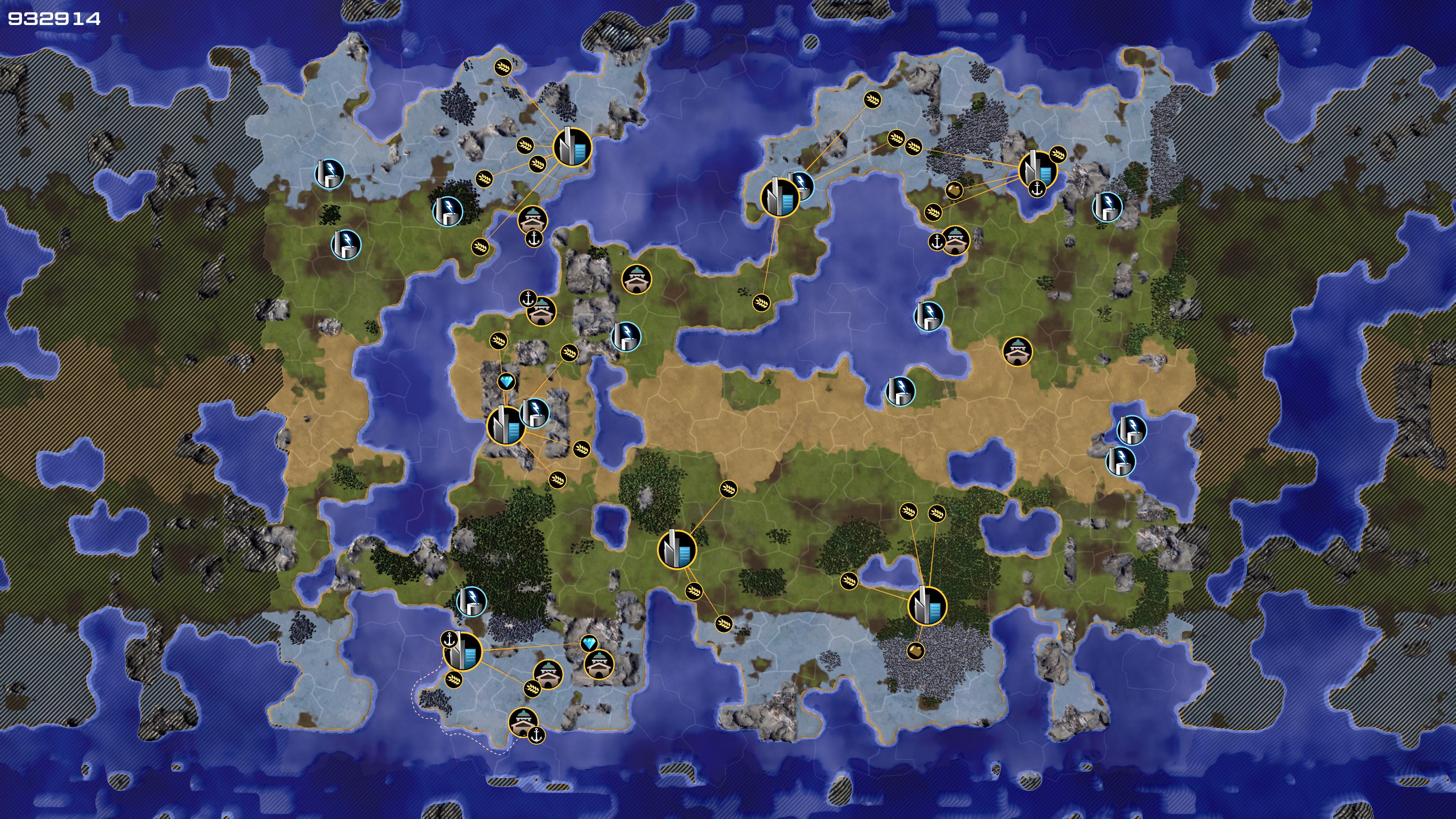Screen dimensions: 1456x819
Task: Choose the wheat marker touching a city's upper-right edge
Action: 1057,154
